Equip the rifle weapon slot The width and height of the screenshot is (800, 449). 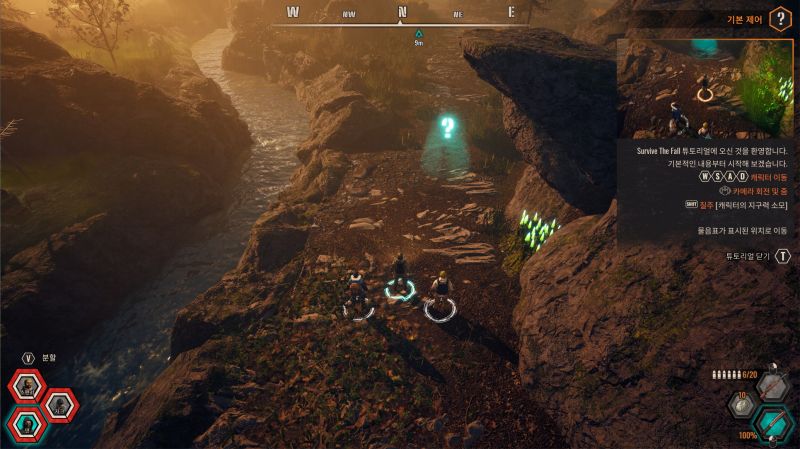[771, 386]
